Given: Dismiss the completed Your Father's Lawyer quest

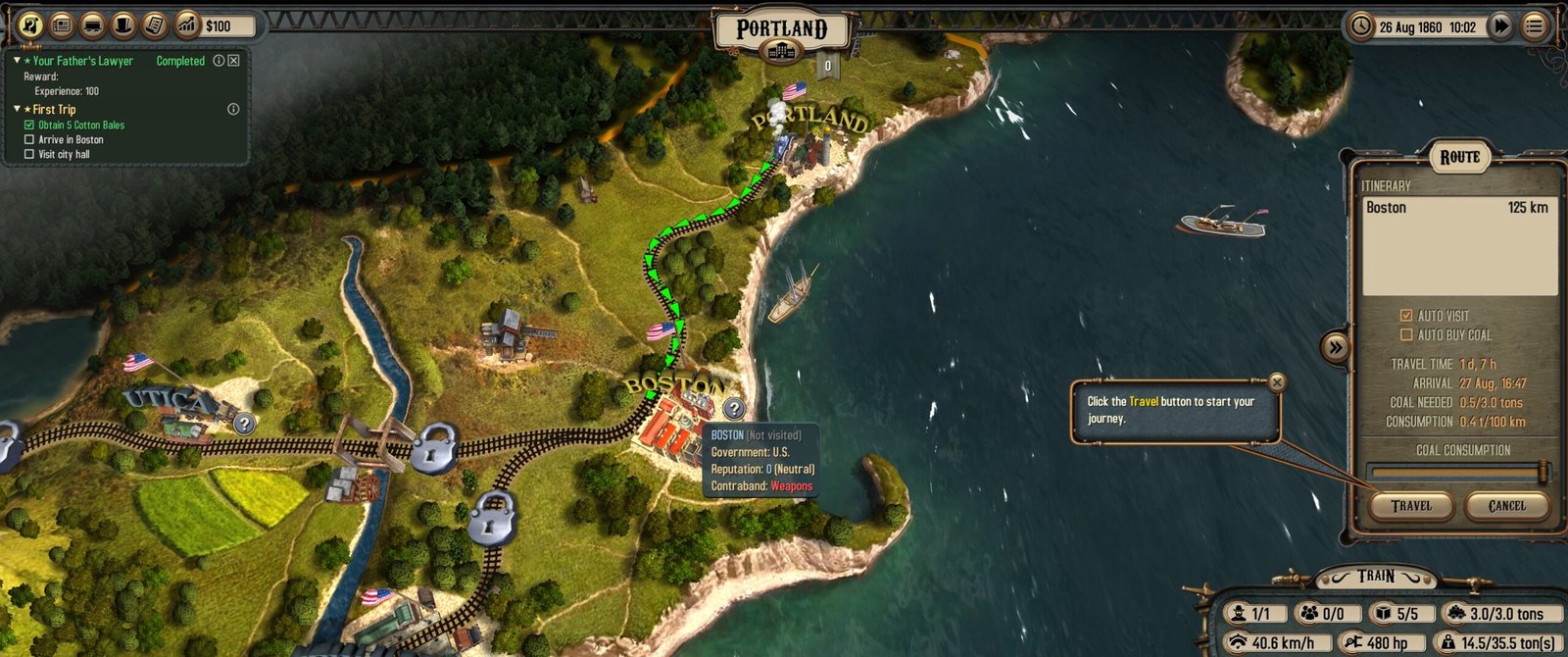Looking at the screenshot, I should point(233,61).
